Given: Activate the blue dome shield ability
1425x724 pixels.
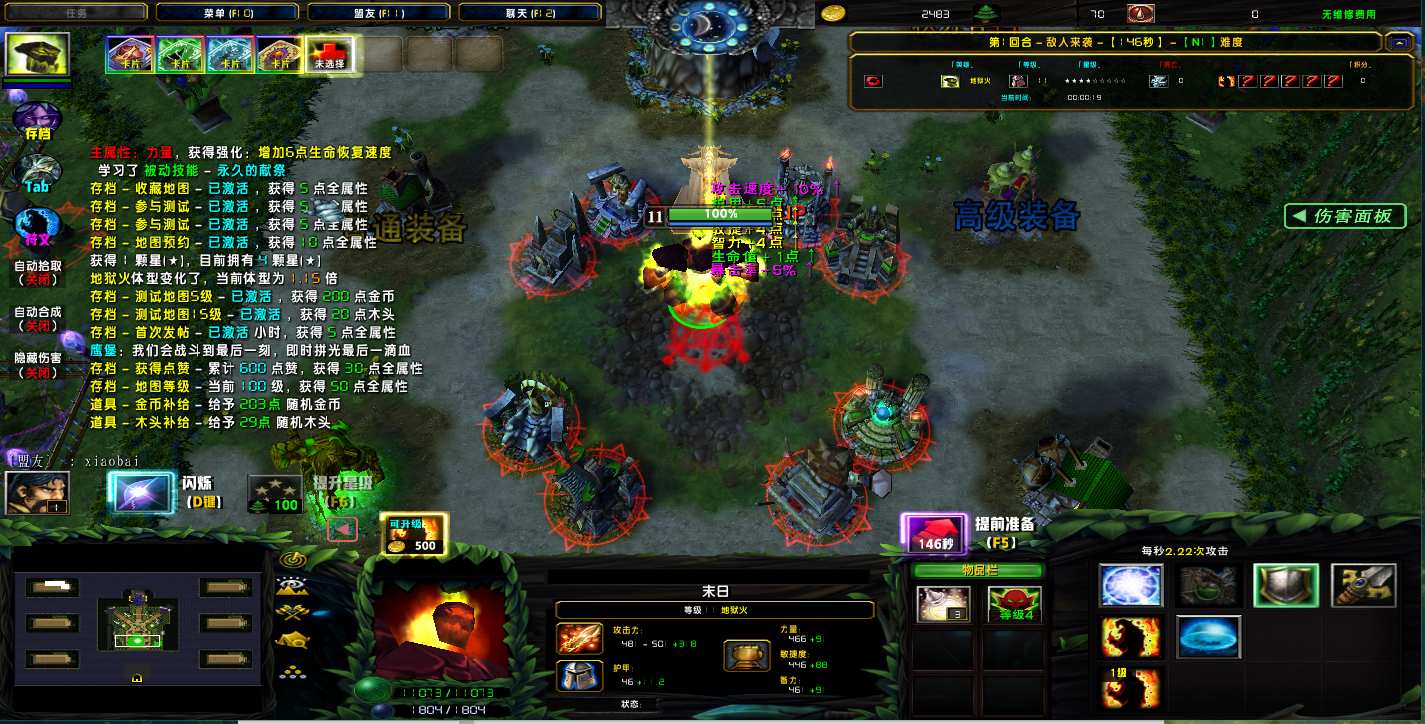Looking at the screenshot, I should 1208,637.
